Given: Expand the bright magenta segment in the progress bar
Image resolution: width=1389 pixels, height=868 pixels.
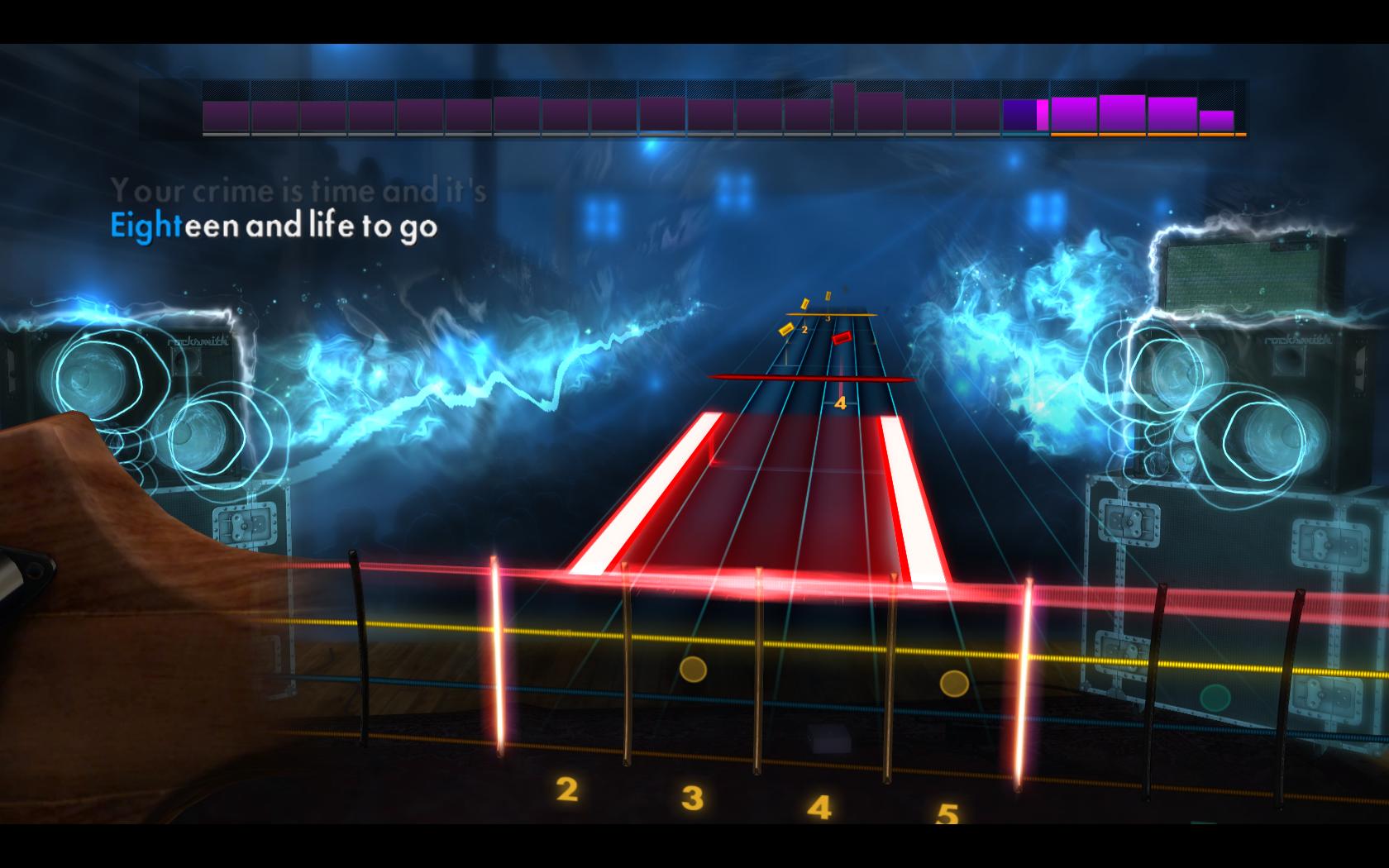Looking at the screenshot, I should tap(1043, 116).
